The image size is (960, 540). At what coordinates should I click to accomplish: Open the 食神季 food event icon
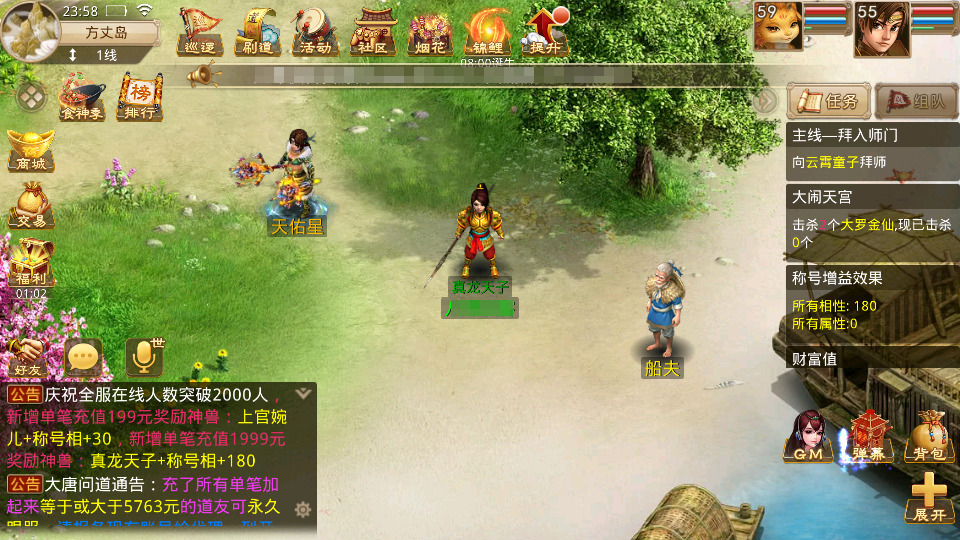point(82,98)
